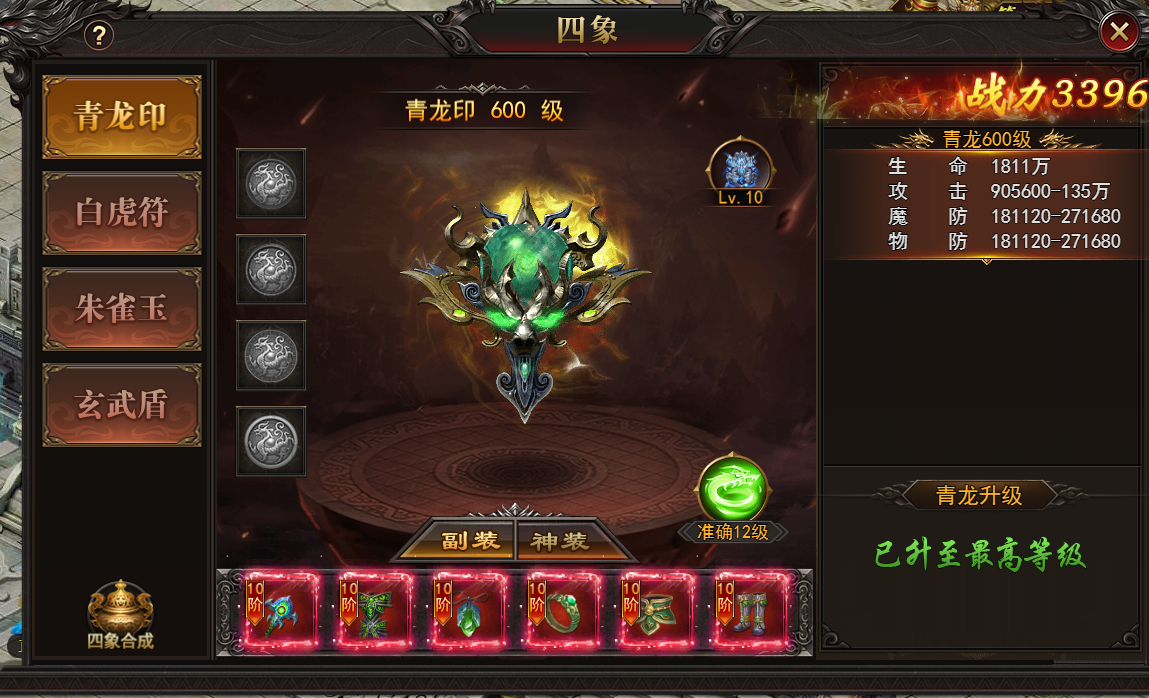The width and height of the screenshot is (1149, 698).
Task: Select the 青龙印 tab
Action: click(x=121, y=117)
